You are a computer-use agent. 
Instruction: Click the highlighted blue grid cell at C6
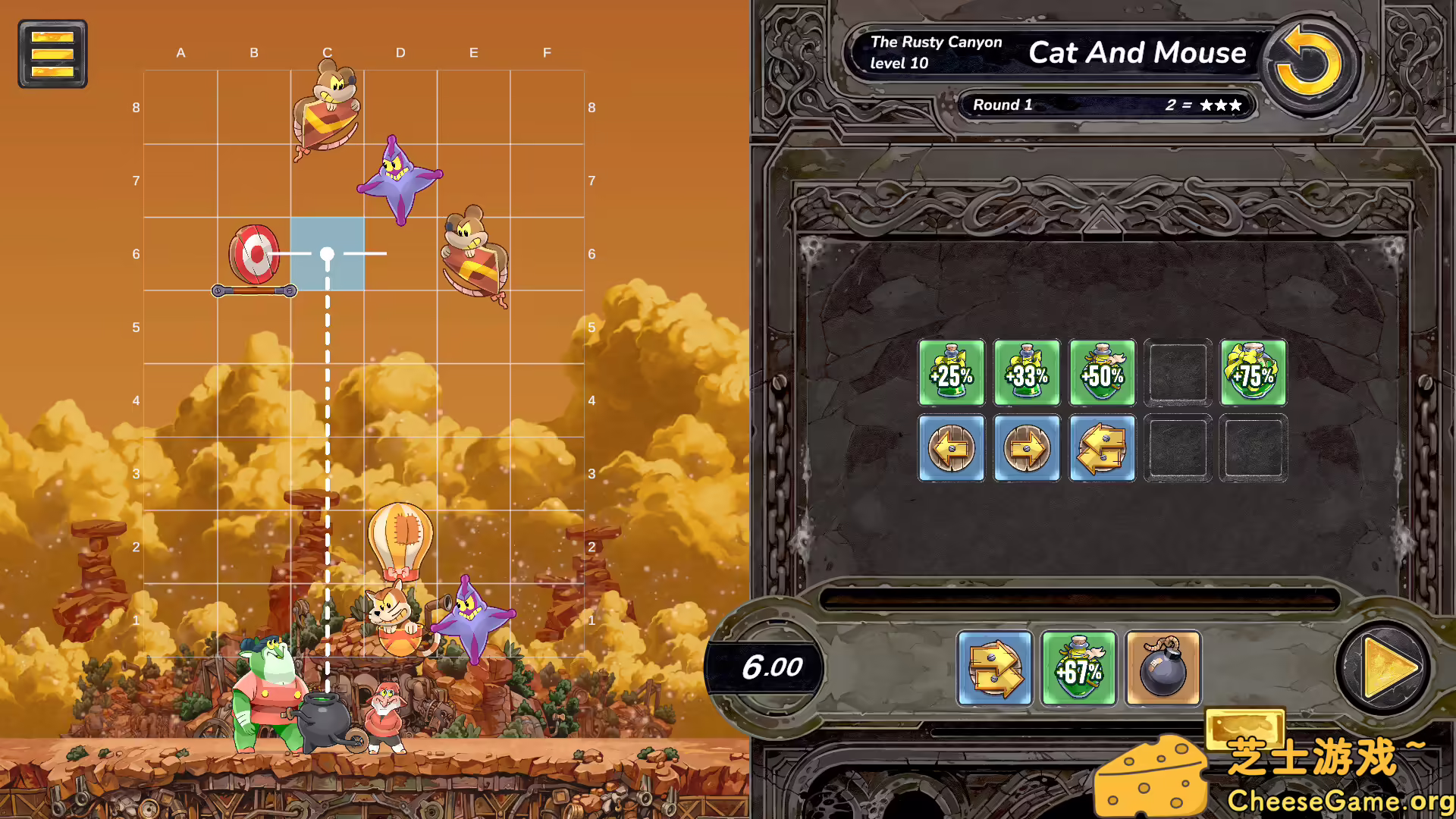pos(327,254)
